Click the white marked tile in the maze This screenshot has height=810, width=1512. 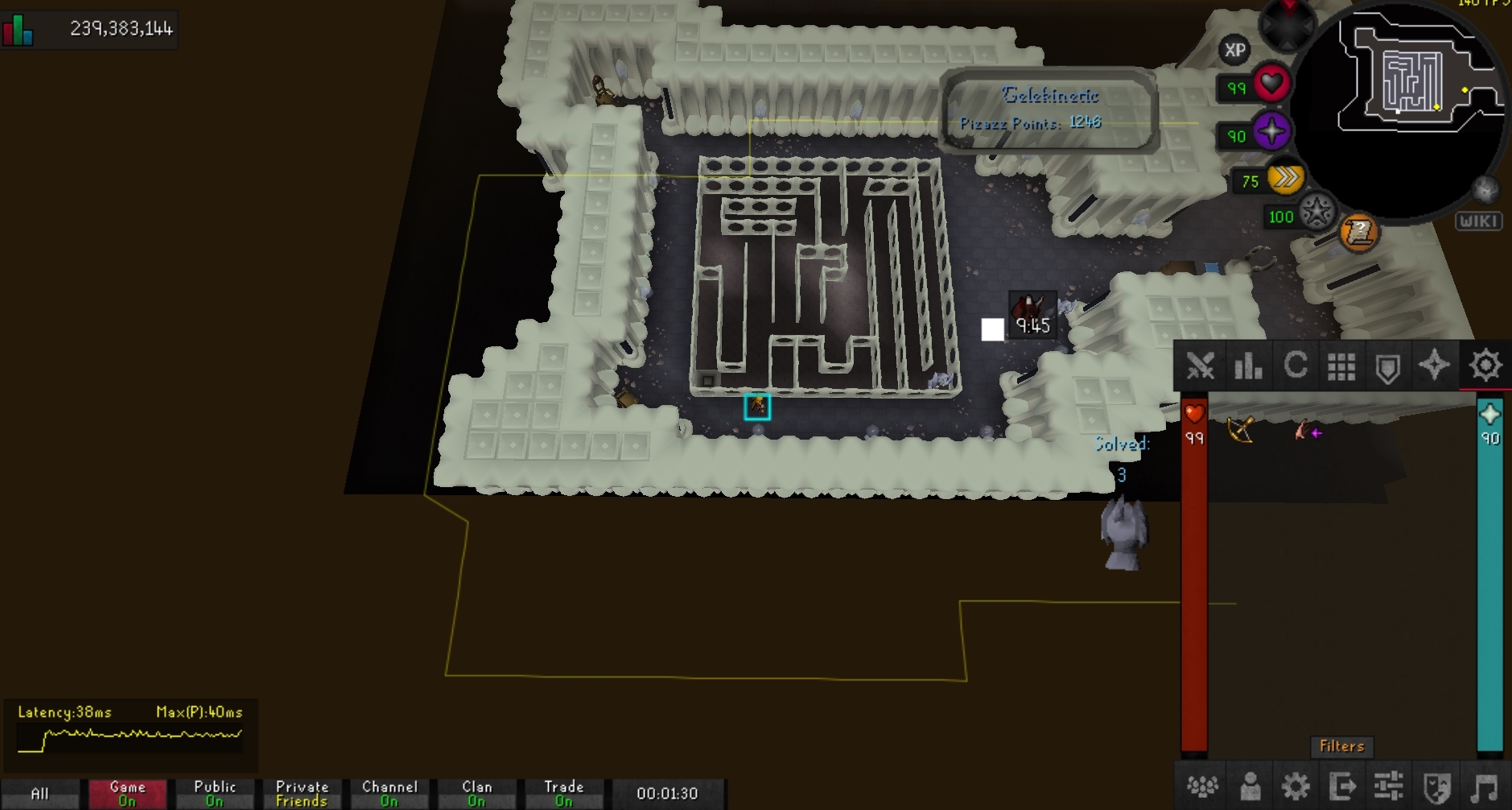[993, 329]
